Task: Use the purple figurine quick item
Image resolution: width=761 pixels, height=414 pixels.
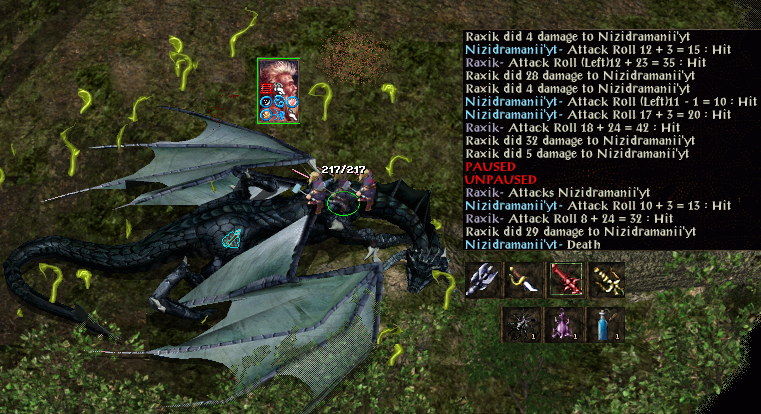Action: click(x=562, y=326)
